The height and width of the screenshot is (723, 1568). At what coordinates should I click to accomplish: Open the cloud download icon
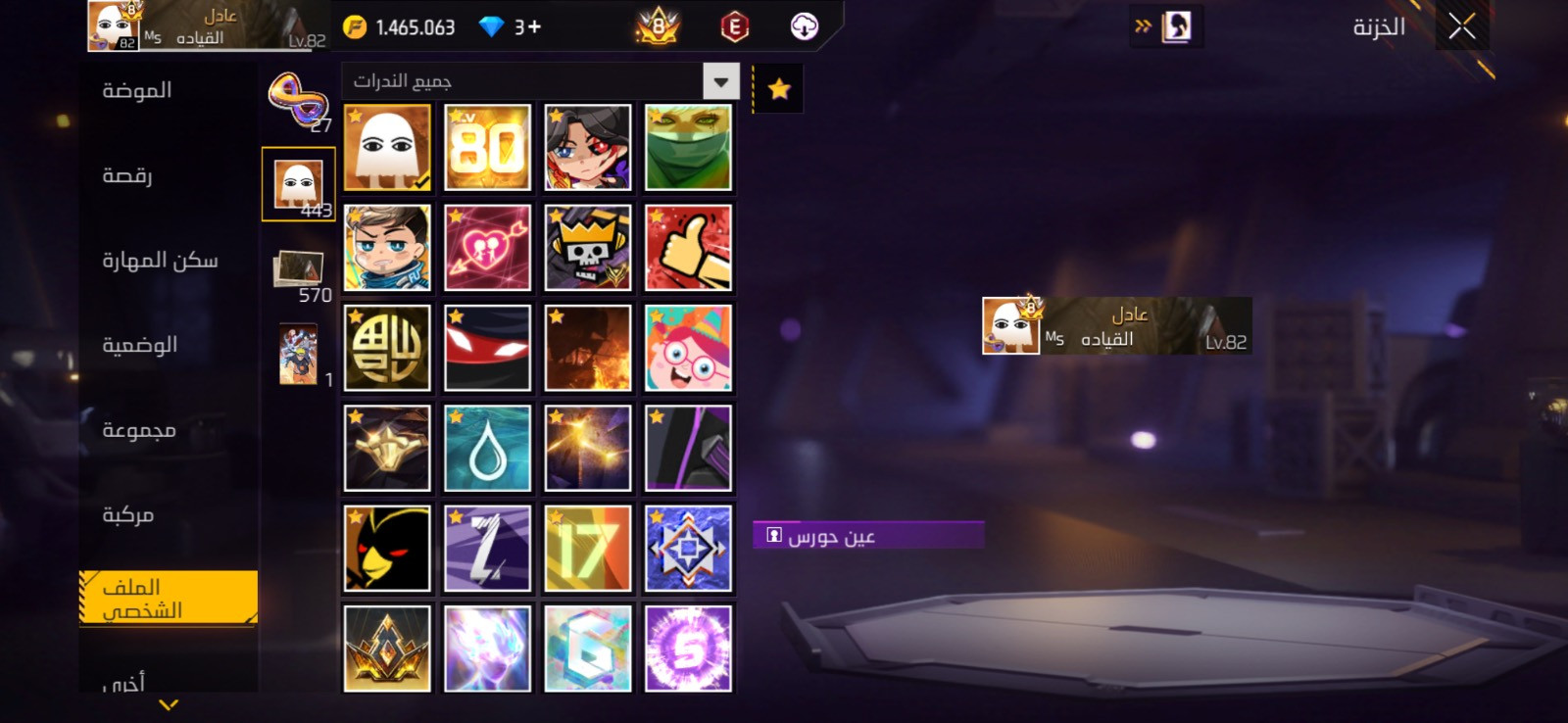(x=804, y=26)
